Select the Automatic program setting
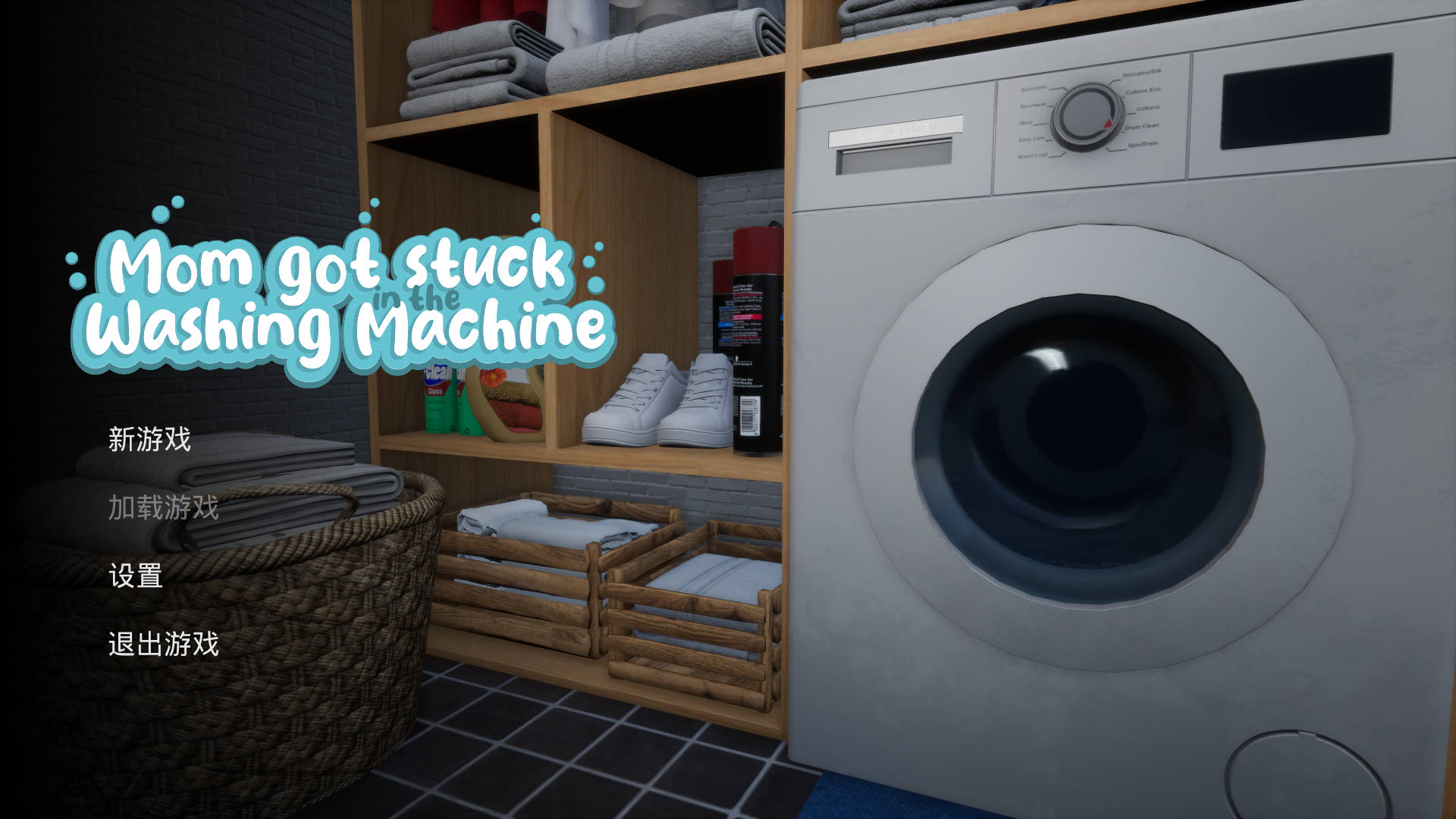Screen dimensions: 1456x819 1034,88
